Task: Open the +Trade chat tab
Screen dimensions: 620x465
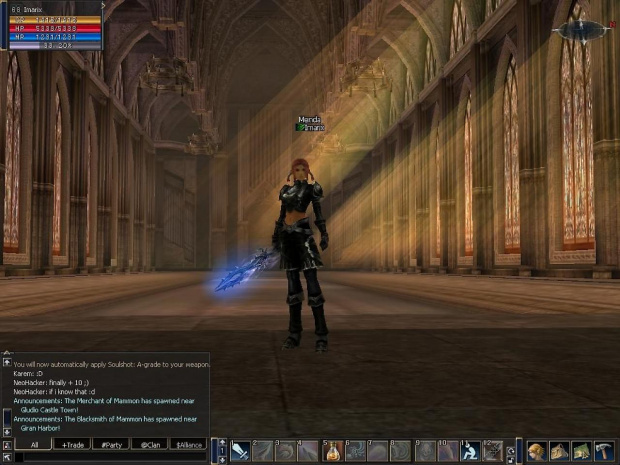Action: pyautogui.click(x=73, y=444)
